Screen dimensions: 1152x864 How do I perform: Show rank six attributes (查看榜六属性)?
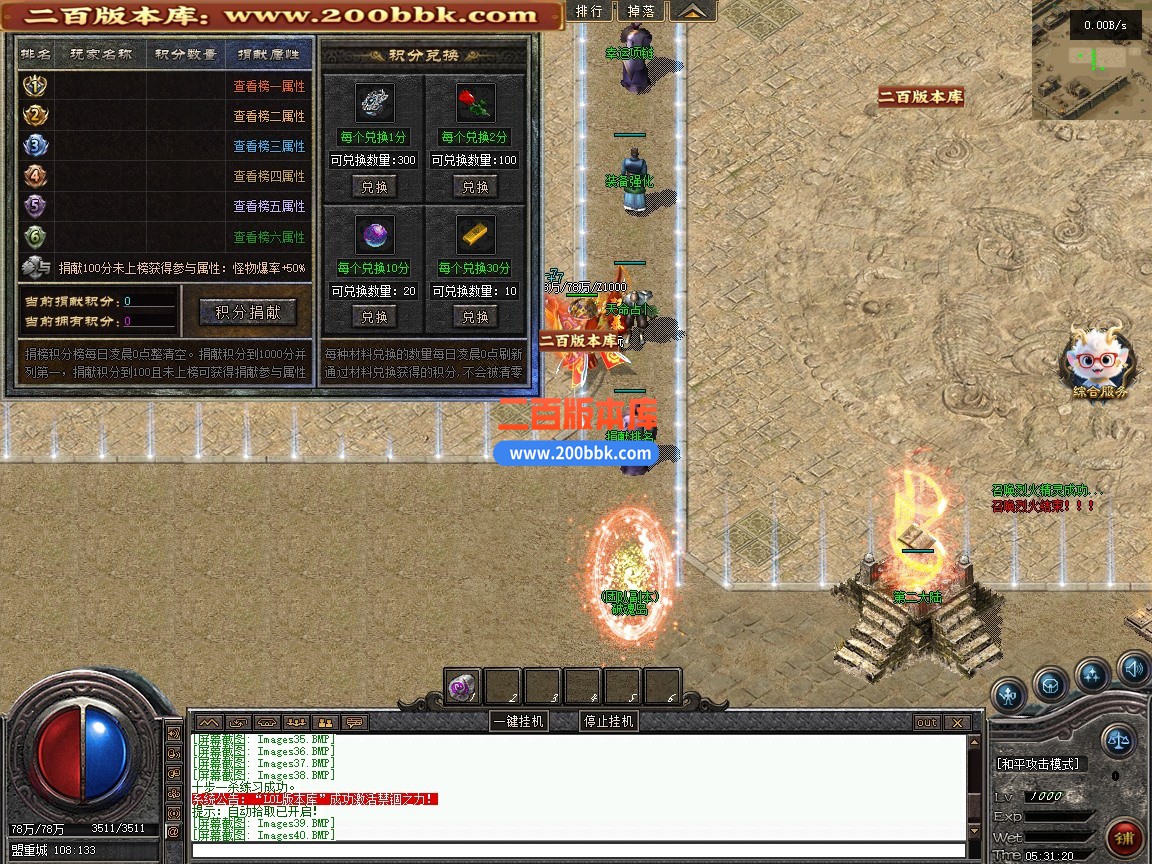[x=269, y=237]
